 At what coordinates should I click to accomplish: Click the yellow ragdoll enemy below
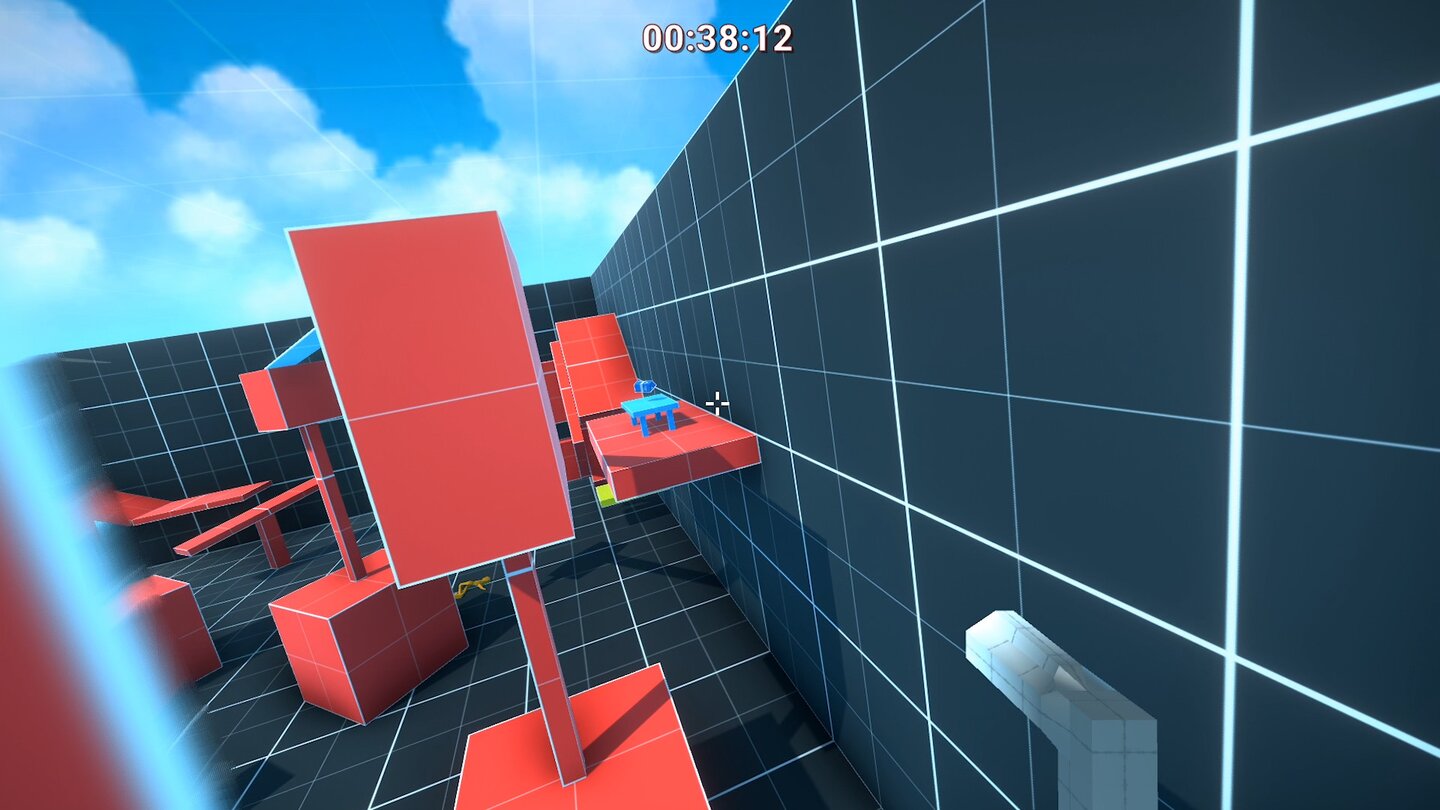[x=470, y=588]
